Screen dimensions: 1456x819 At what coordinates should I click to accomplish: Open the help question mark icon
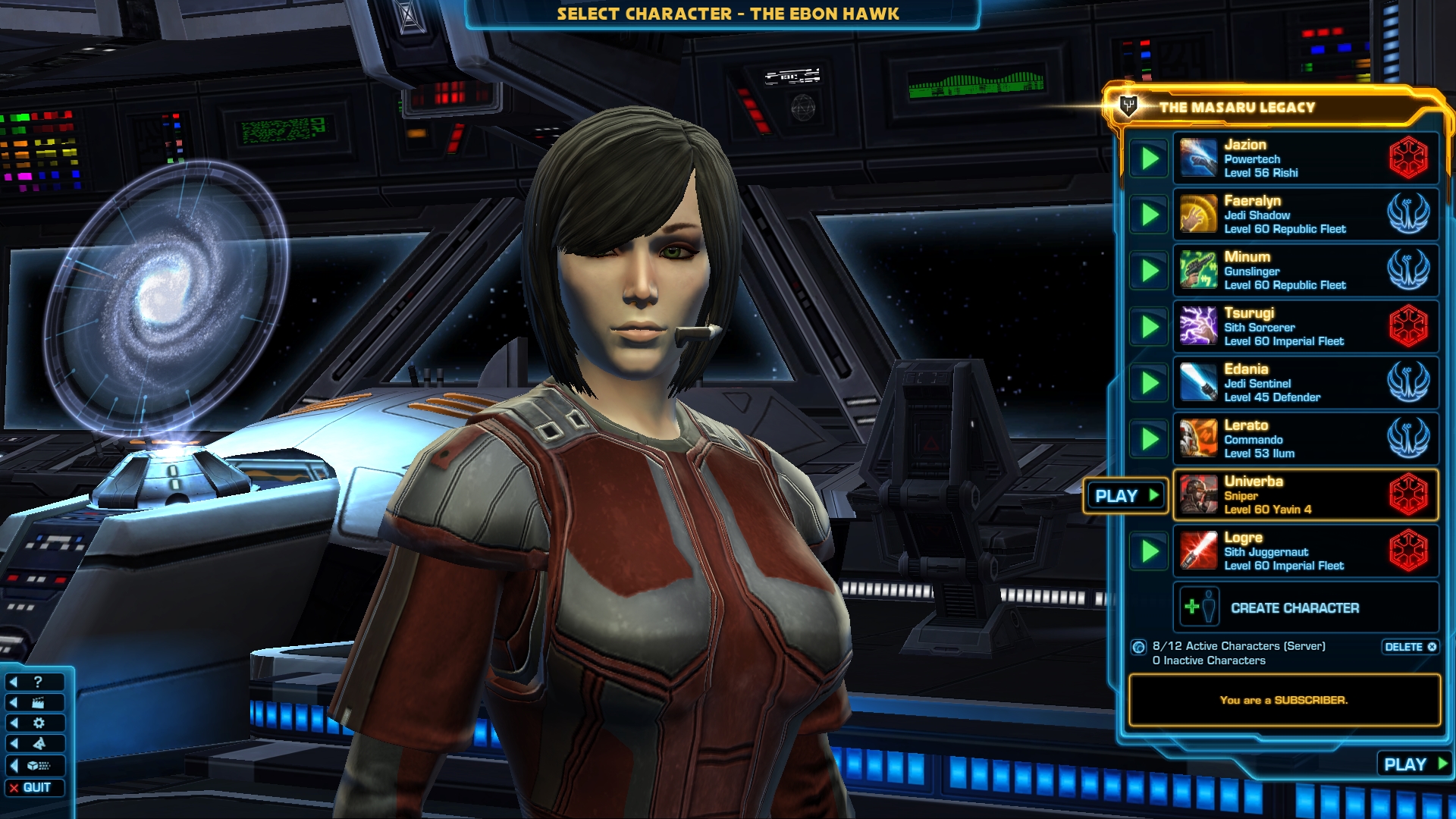(x=38, y=681)
